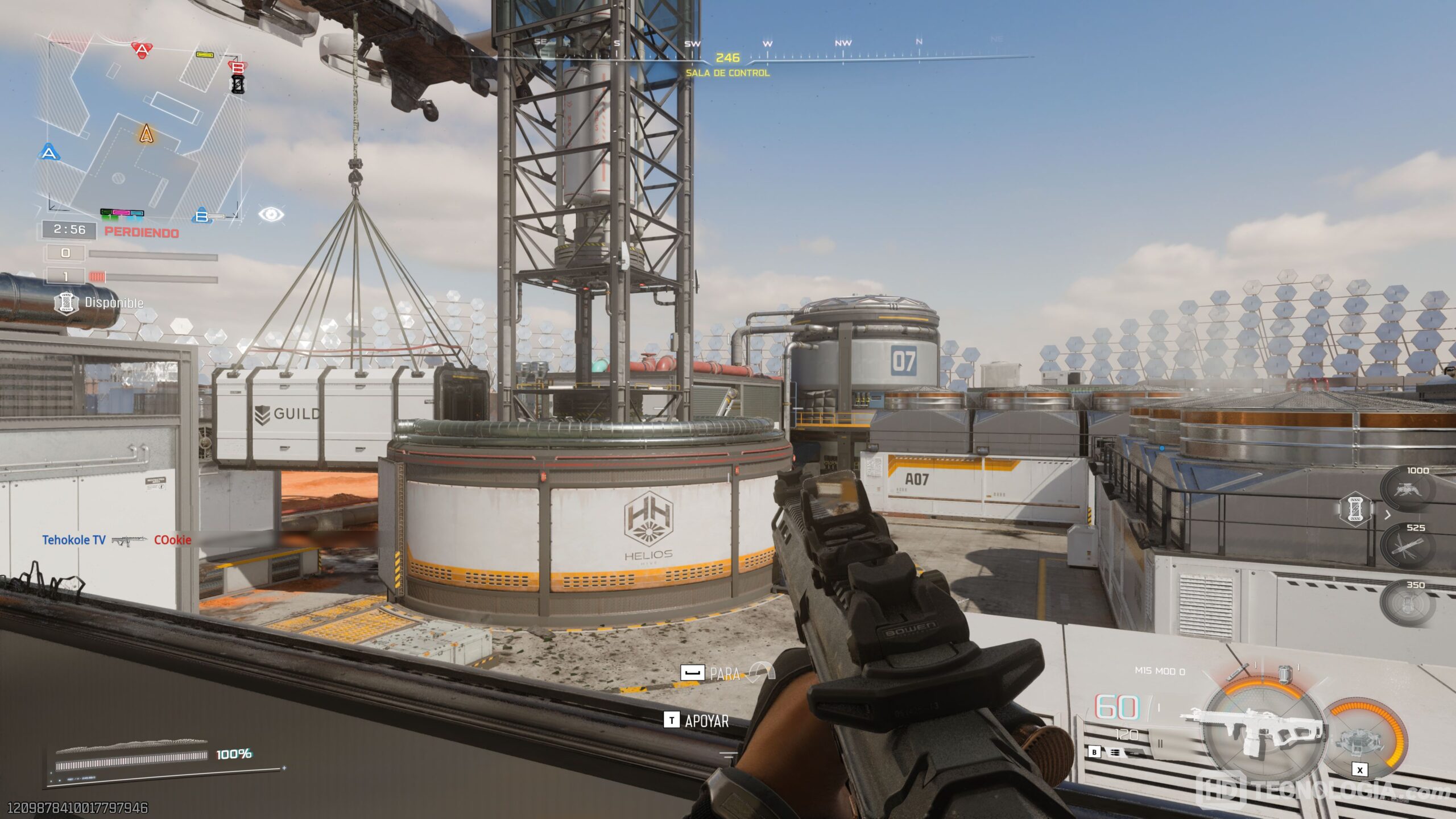The height and width of the screenshot is (819, 1456).
Task: Click the hexagonal canister icon beside rewards
Action: click(x=1355, y=508)
